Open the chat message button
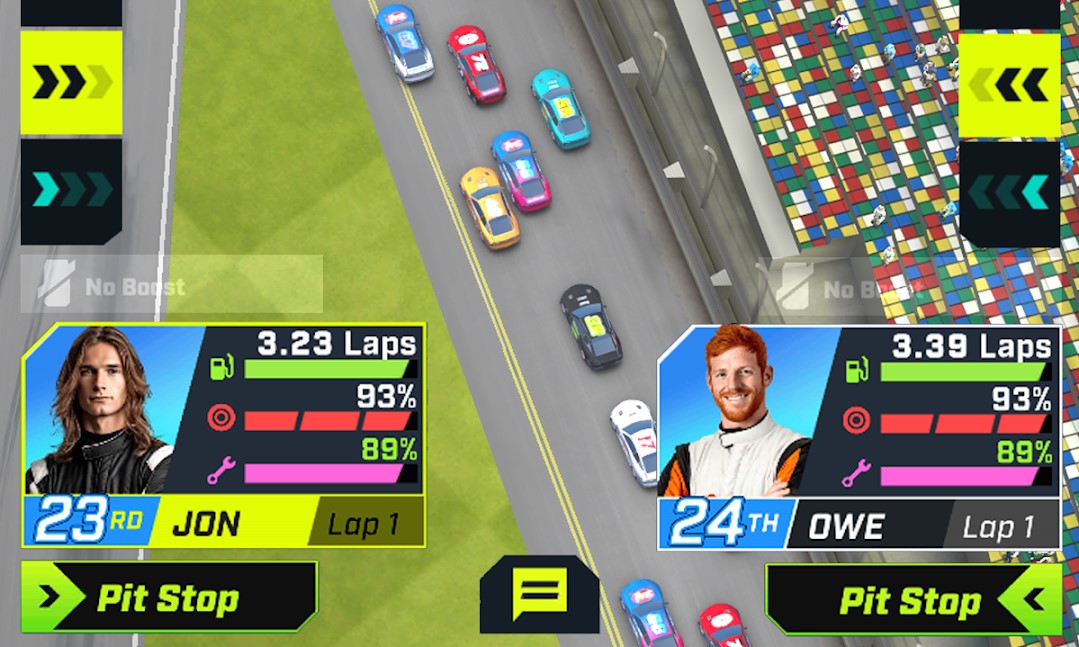The height and width of the screenshot is (647, 1079). point(540,595)
